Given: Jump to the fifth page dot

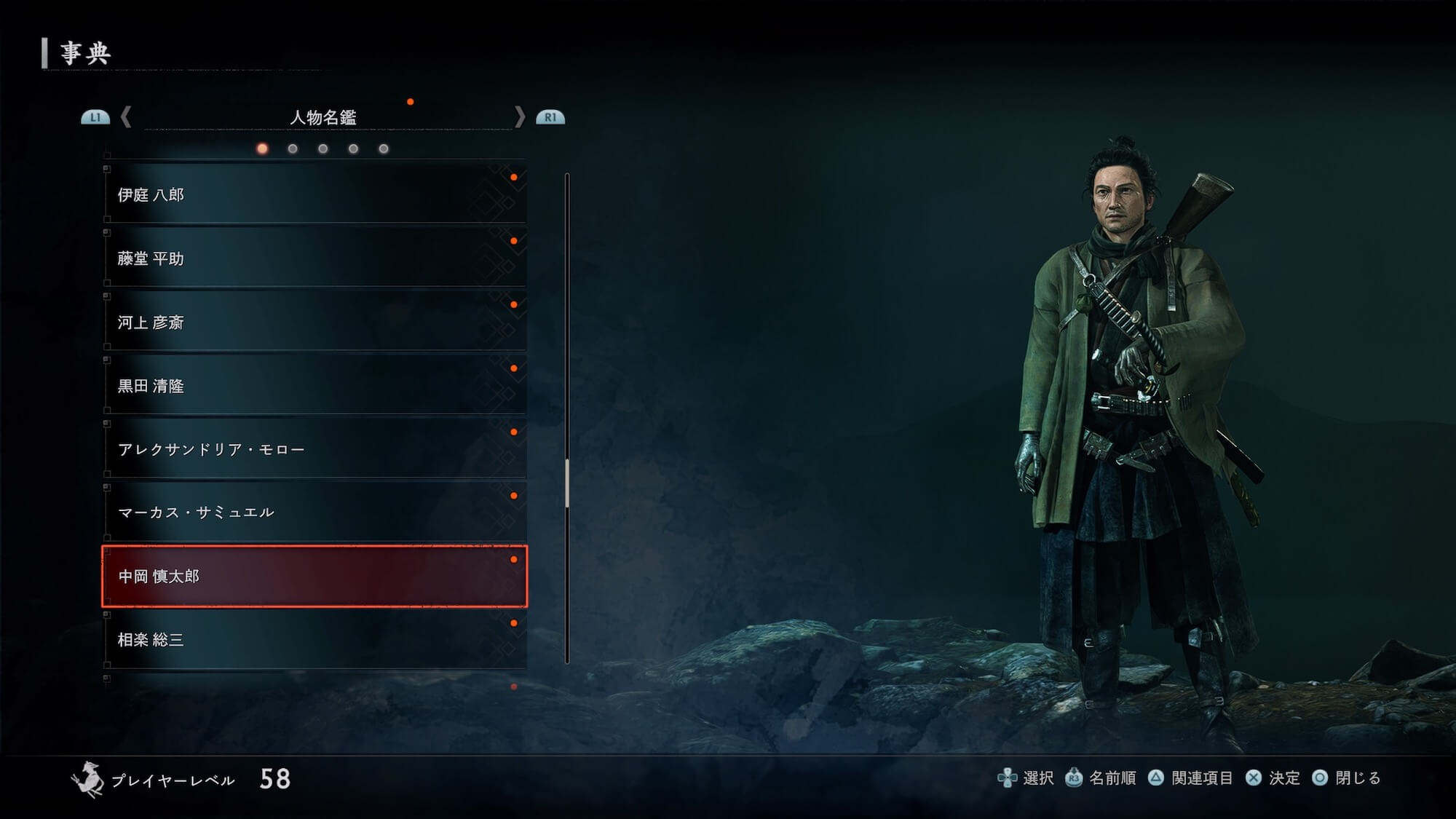Looking at the screenshot, I should pyautogui.click(x=384, y=149).
